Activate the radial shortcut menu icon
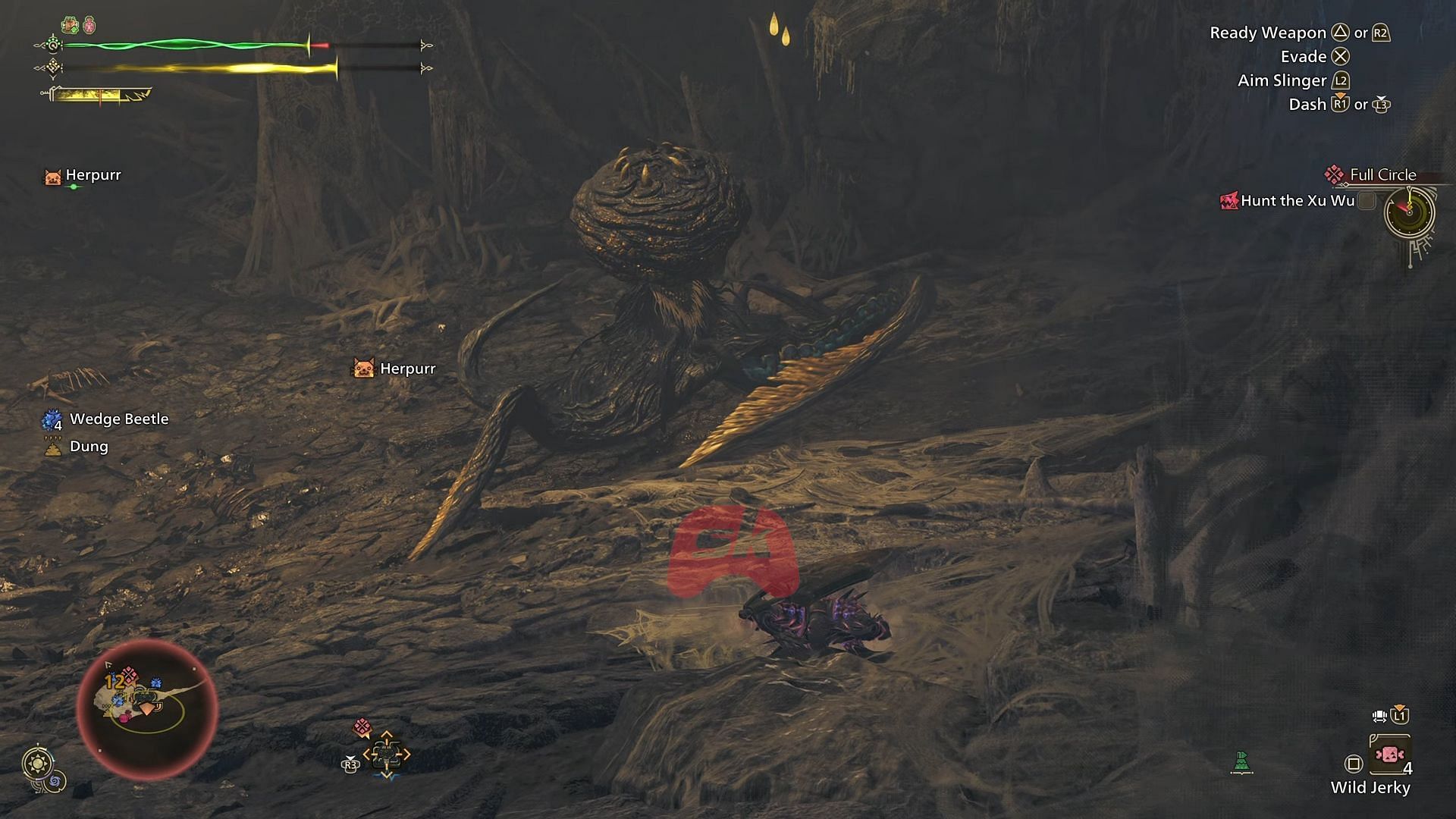Image resolution: width=1456 pixels, height=819 pixels. (x=386, y=754)
